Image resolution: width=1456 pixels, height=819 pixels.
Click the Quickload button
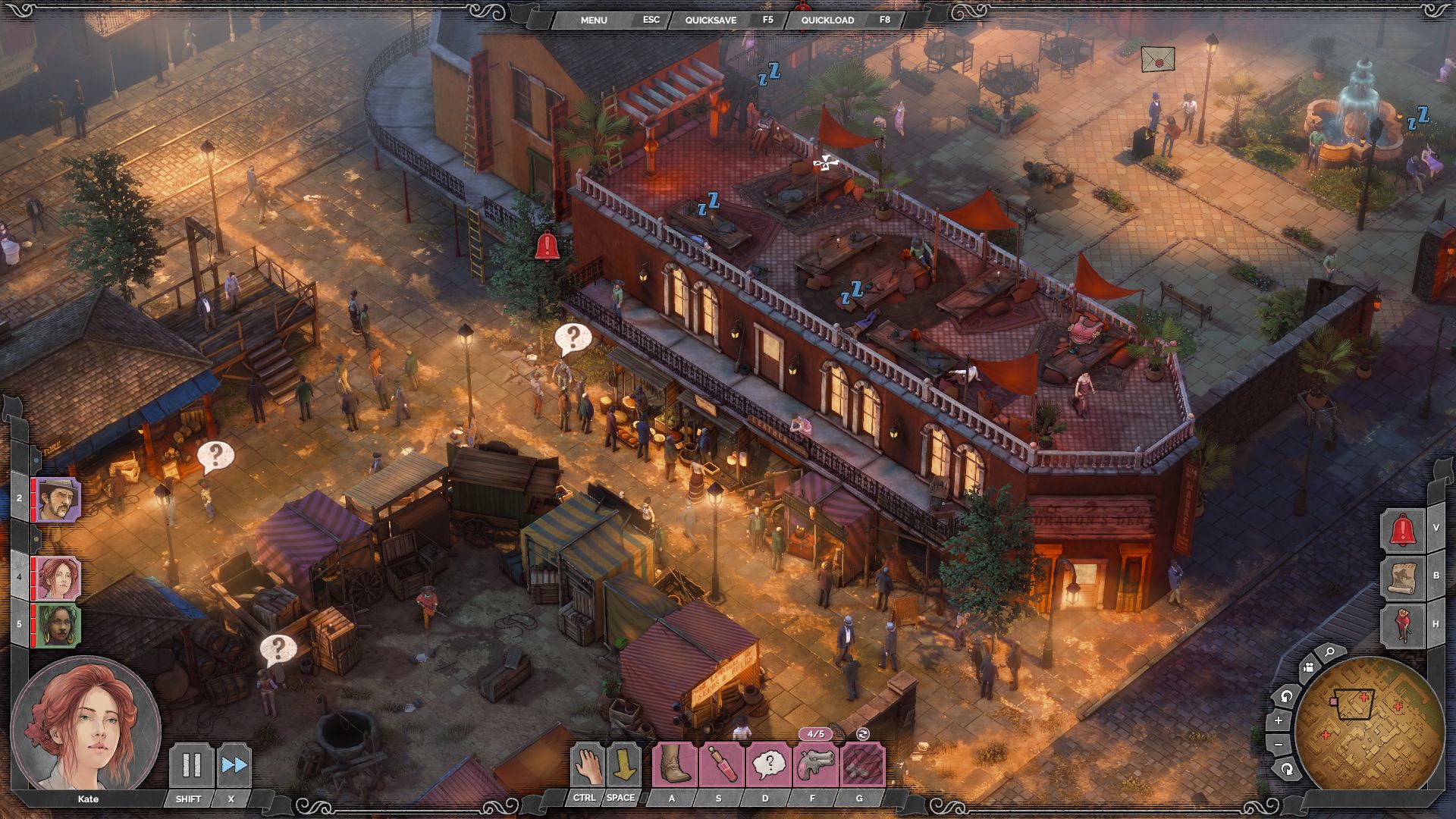click(x=827, y=20)
